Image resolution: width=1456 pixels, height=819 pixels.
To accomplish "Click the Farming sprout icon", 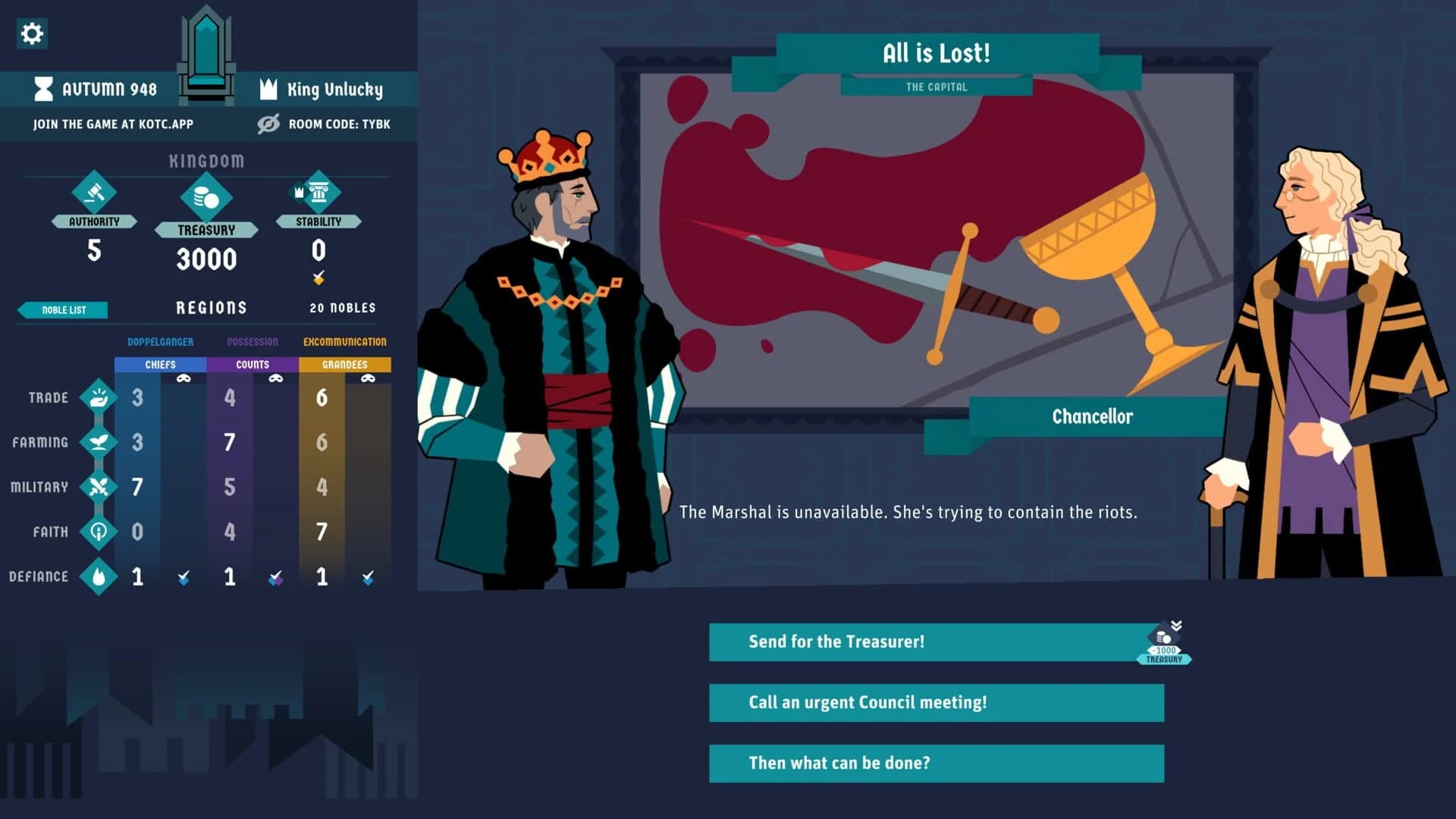I will [x=98, y=441].
